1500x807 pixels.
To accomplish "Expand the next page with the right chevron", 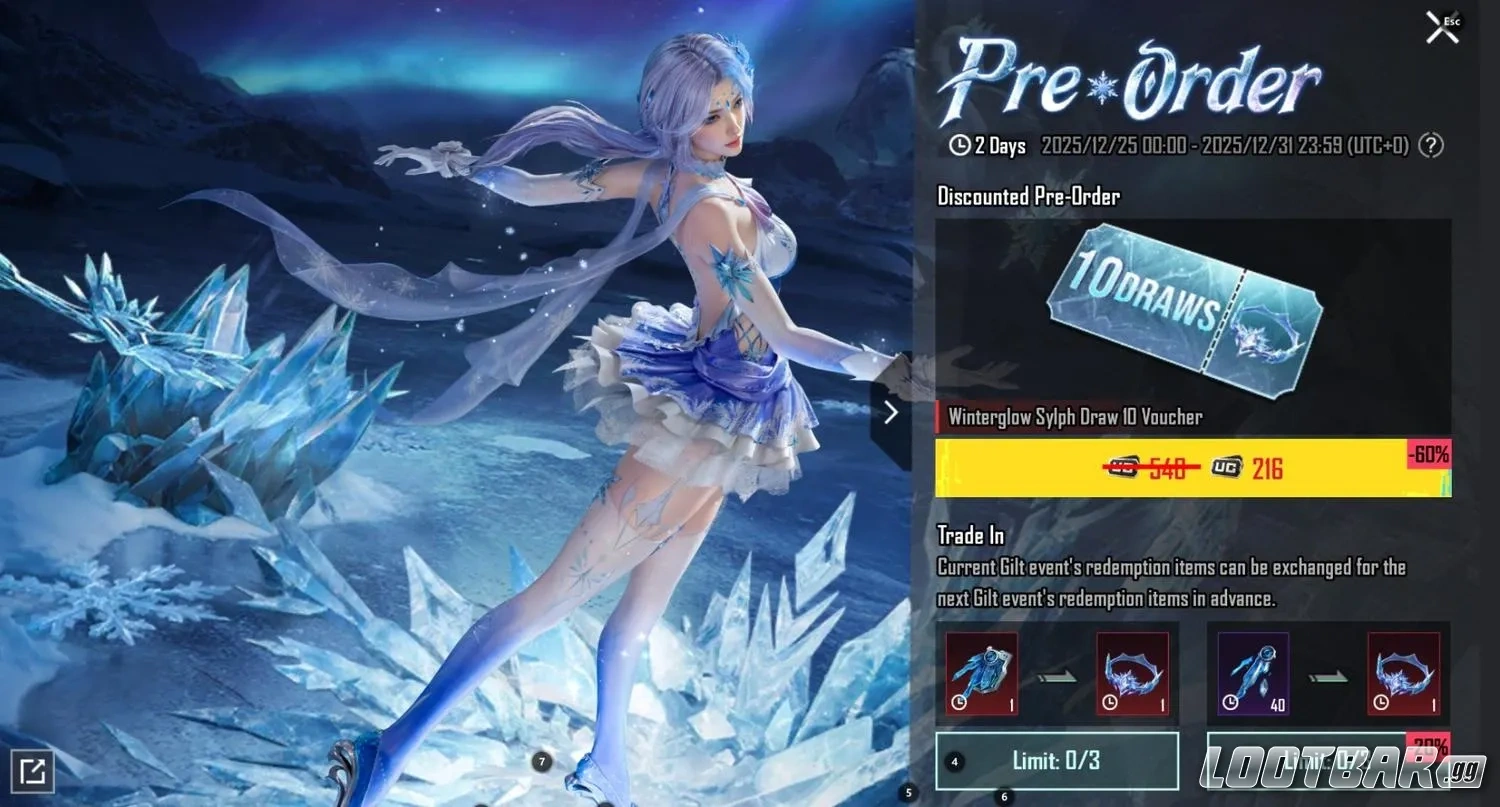I will (x=890, y=411).
